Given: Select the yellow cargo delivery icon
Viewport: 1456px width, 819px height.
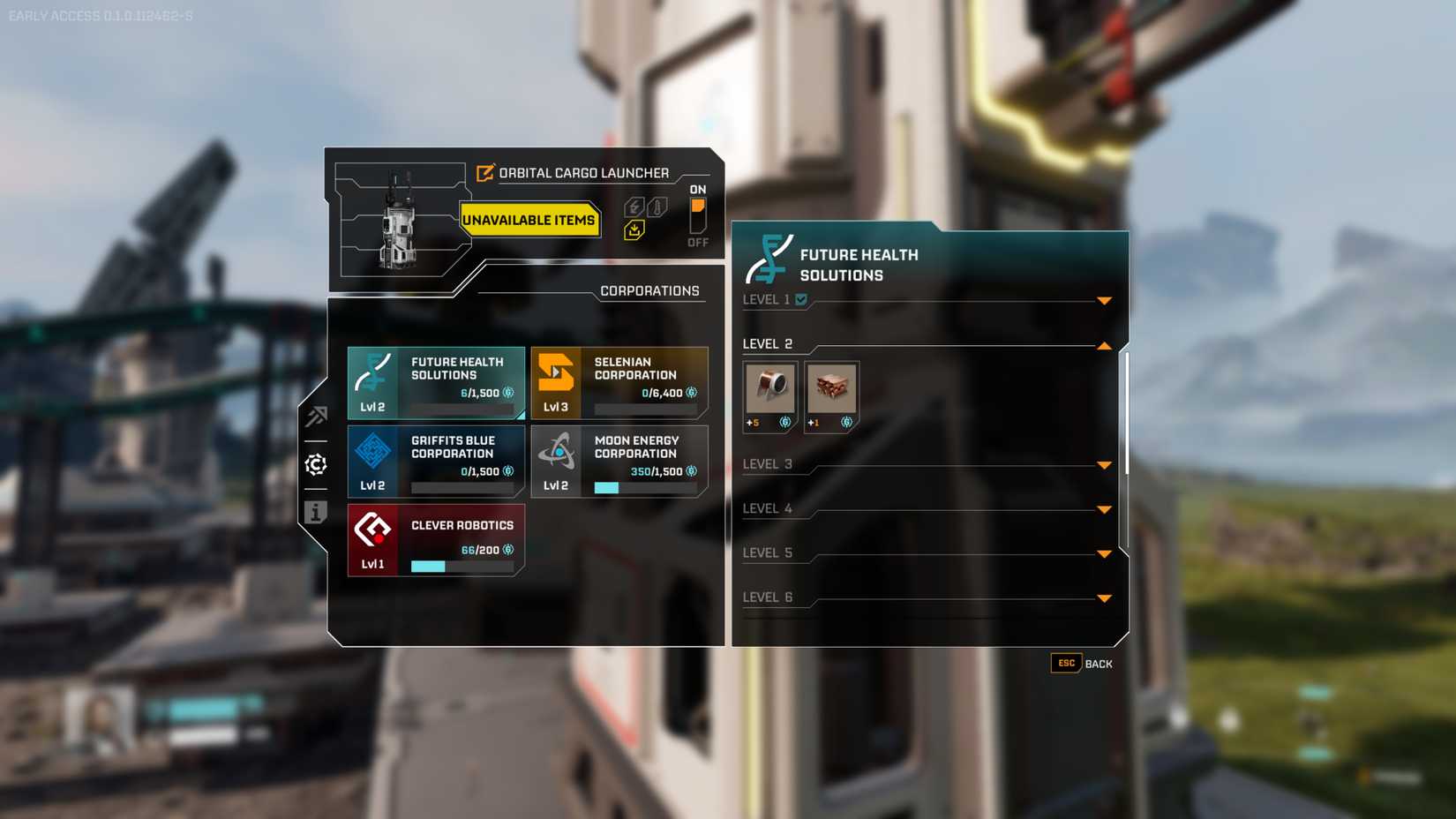Looking at the screenshot, I should click(634, 229).
